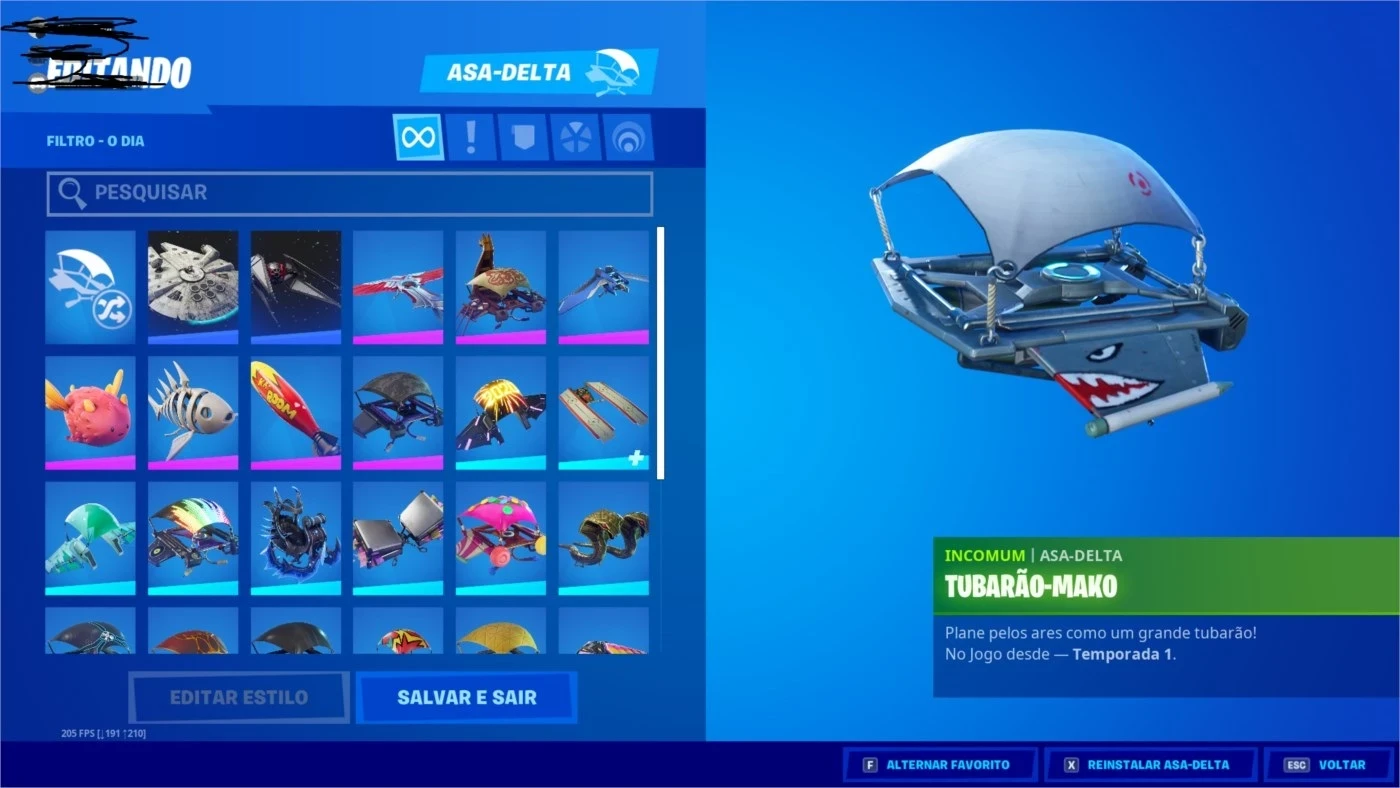Click Reinstalar Asa-Delta button
The width and height of the screenshot is (1400, 788).
tap(1150, 763)
